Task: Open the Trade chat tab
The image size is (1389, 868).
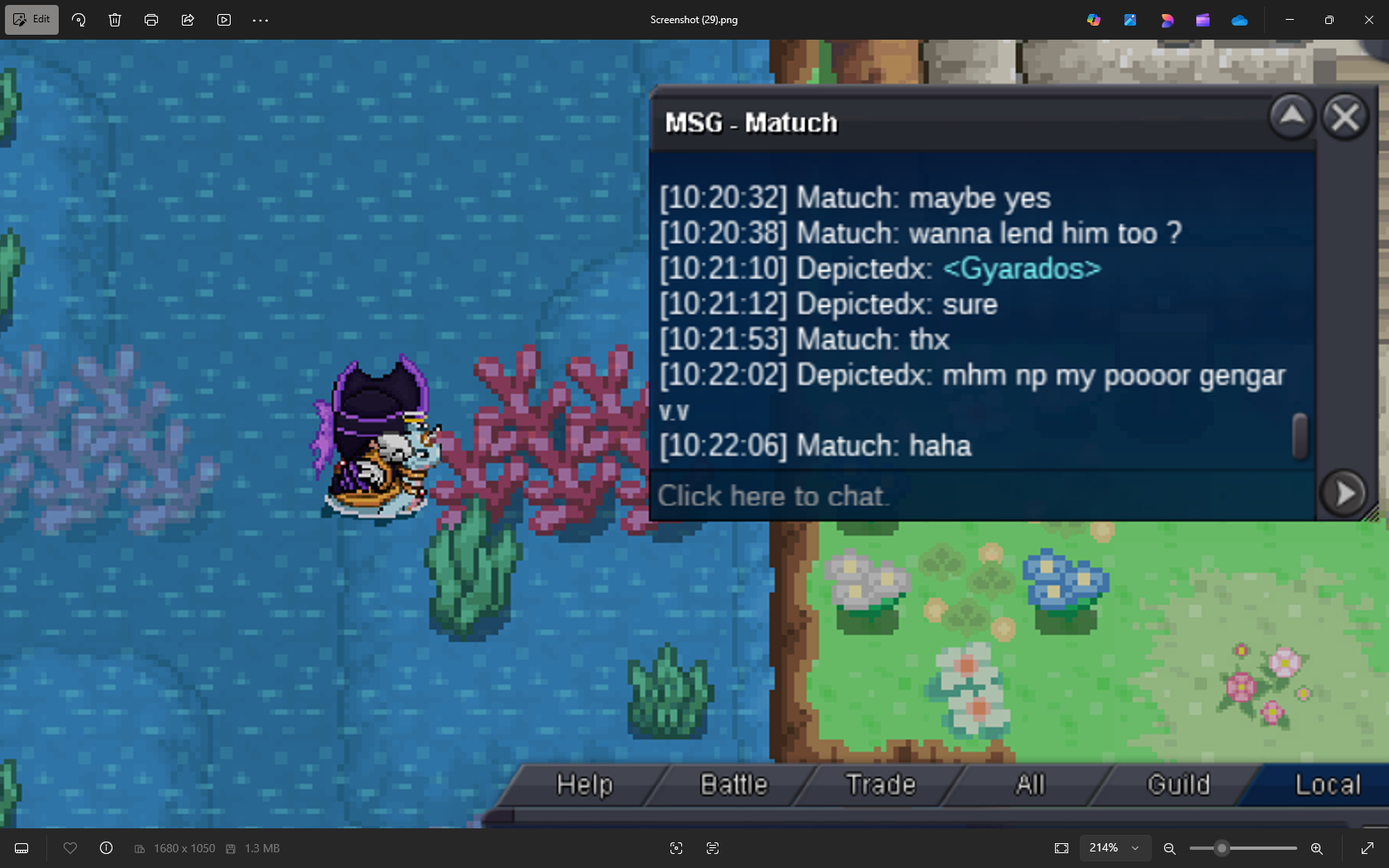Action: click(x=881, y=785)
